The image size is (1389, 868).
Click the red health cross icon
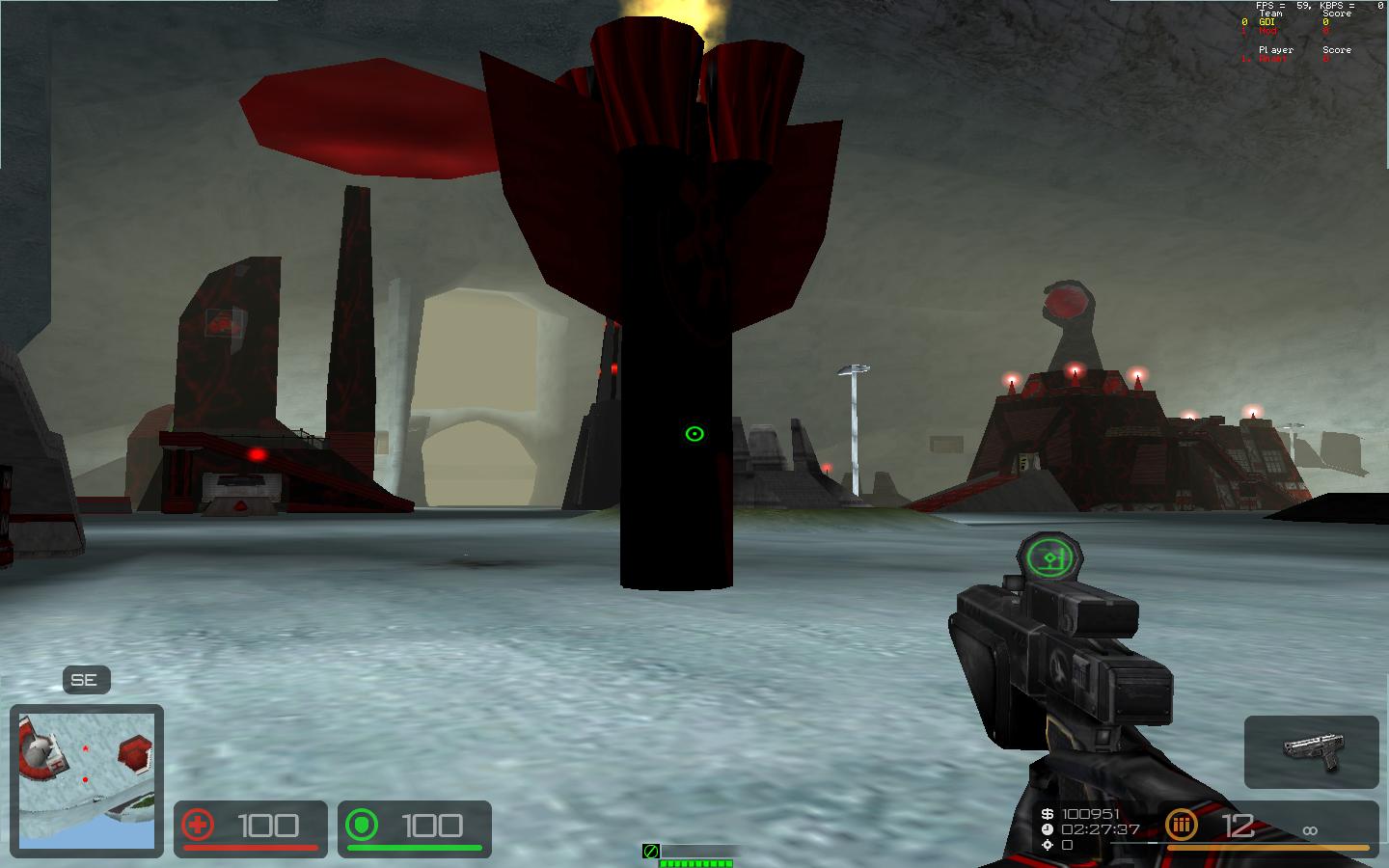click(x=198, y=826)
